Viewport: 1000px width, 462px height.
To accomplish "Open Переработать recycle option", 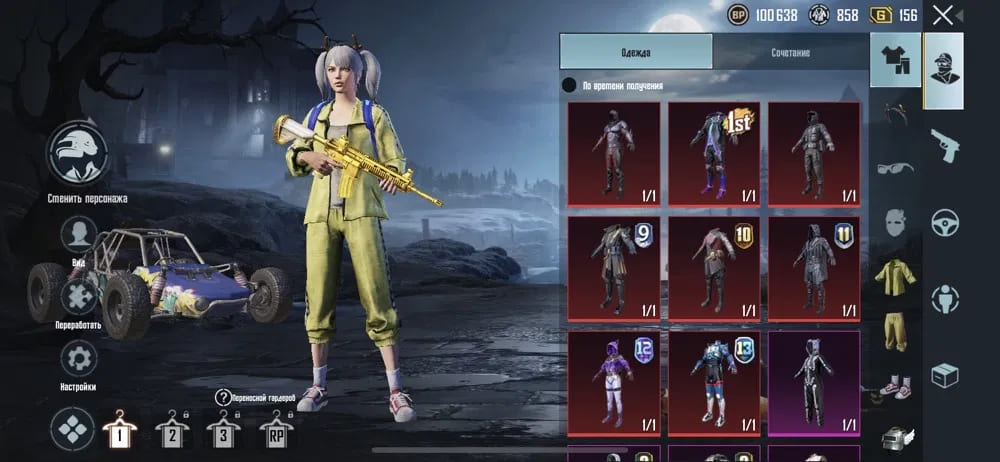I will click(79, 297).
